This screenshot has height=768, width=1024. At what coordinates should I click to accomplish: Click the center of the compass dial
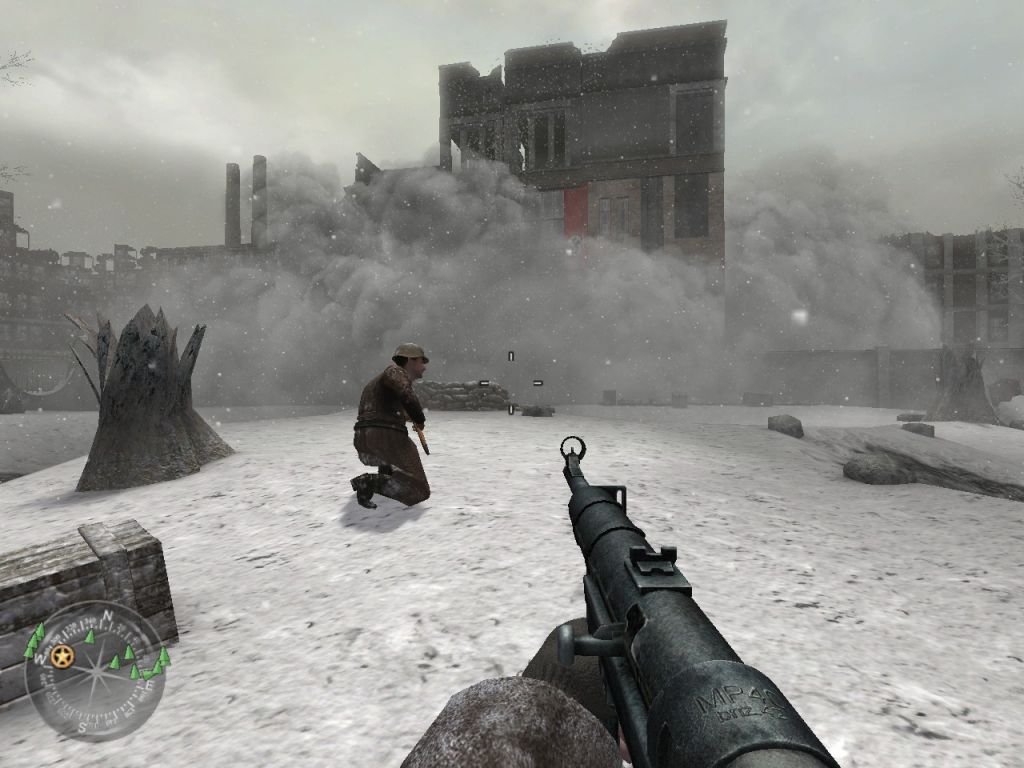coord(95,669)
